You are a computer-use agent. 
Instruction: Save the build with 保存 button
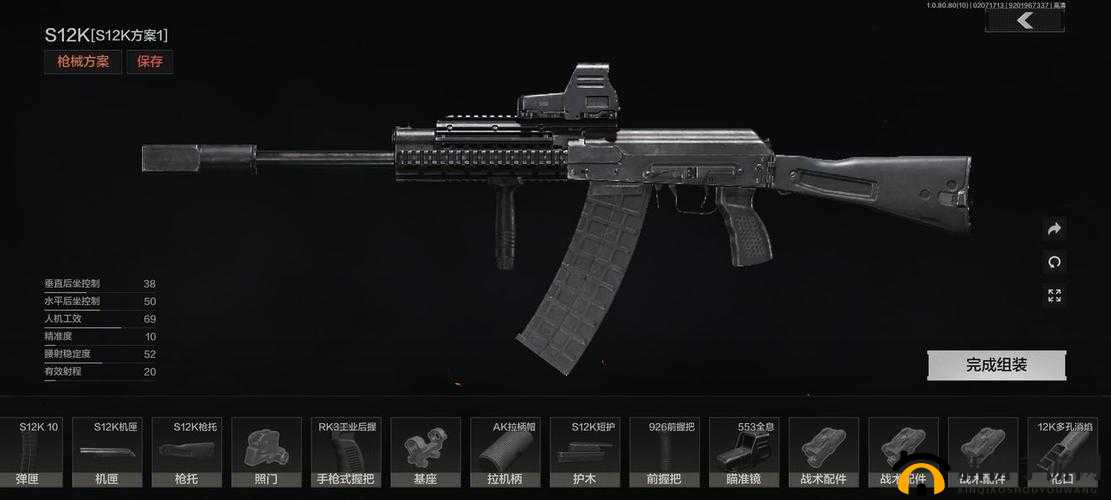click(x=150, y=61)
